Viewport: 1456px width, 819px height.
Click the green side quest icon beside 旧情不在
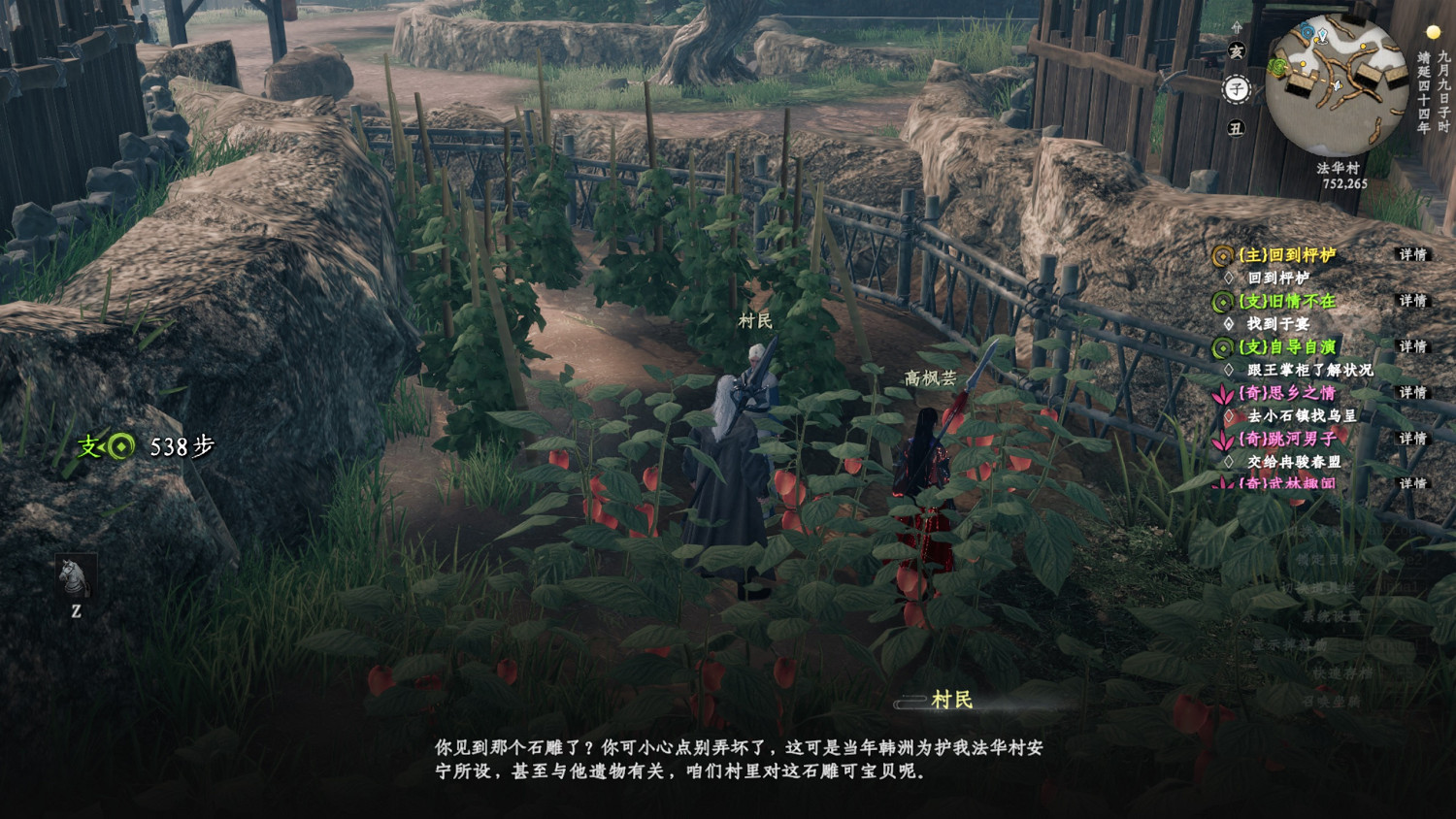[1222, 303]
